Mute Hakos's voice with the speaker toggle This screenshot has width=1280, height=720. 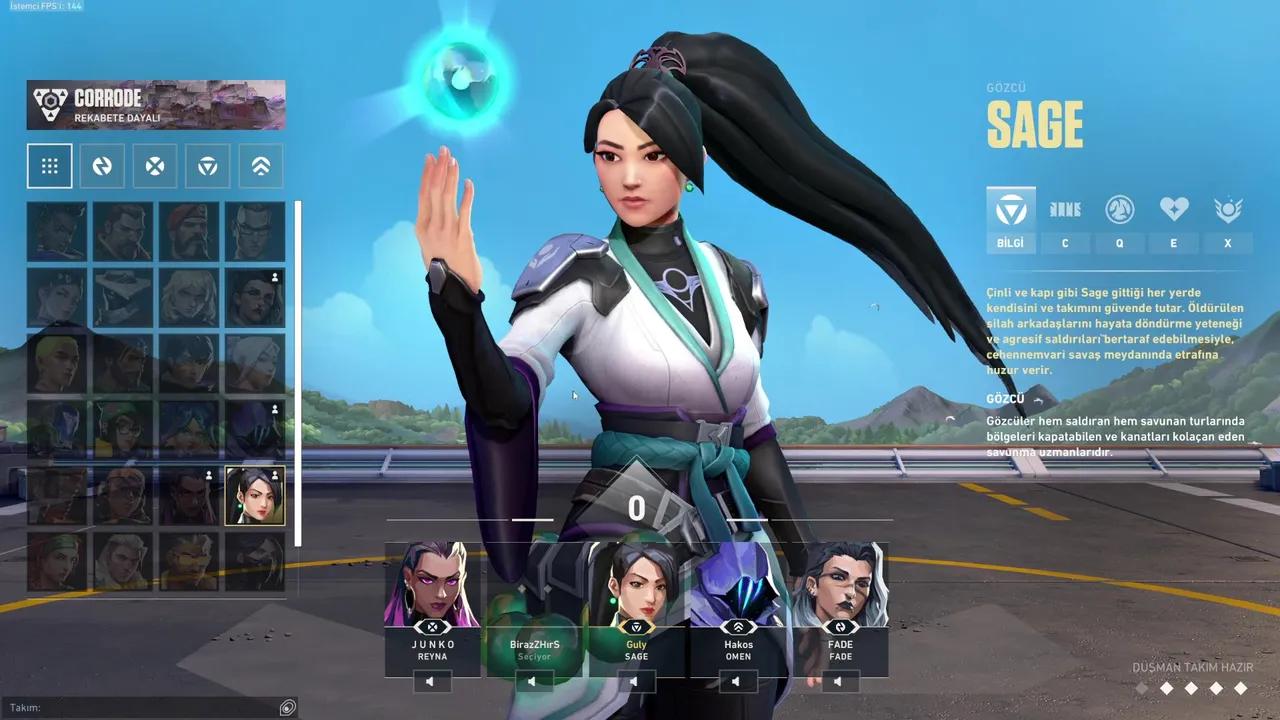pos(736,681)
